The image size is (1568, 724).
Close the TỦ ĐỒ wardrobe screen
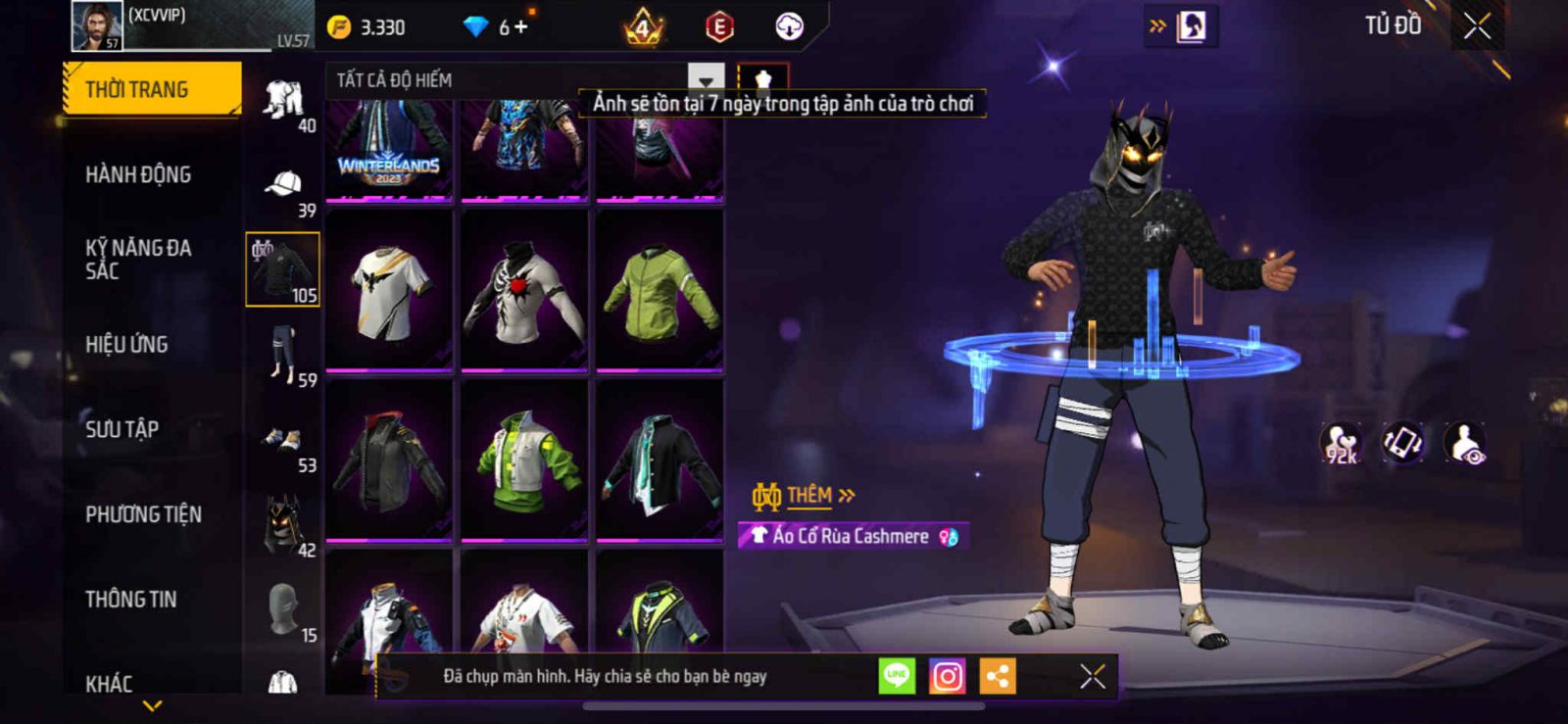click(x=1477, y=26)
